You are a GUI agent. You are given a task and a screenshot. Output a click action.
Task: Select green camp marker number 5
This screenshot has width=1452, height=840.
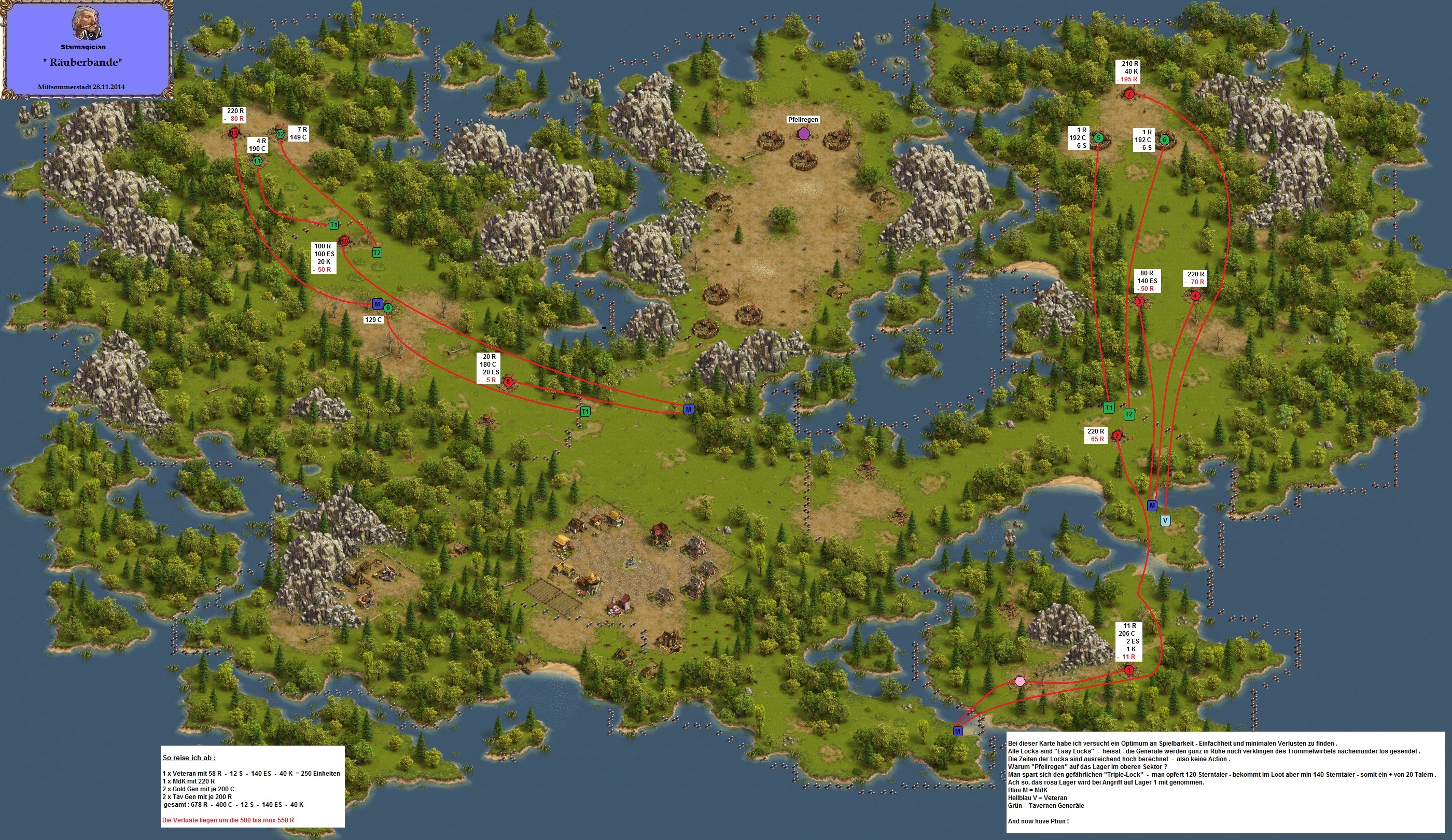(x=1098, y=138)
